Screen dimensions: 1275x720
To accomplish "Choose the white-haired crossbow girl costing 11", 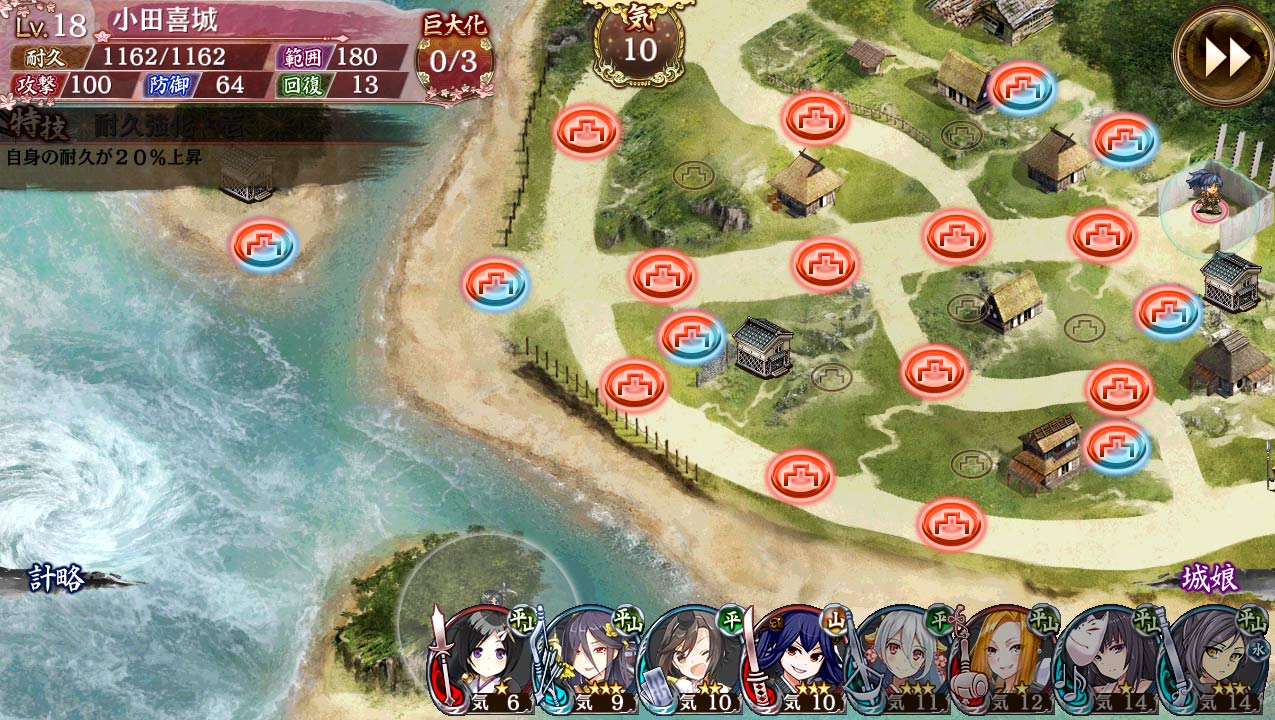I will 902,662.
